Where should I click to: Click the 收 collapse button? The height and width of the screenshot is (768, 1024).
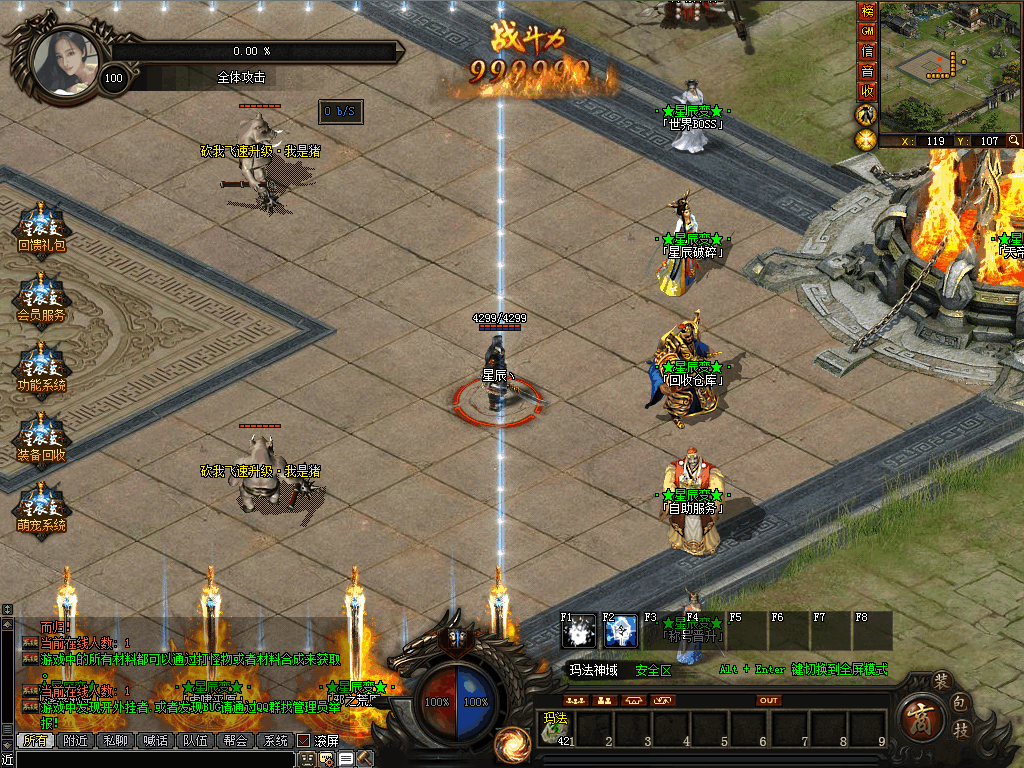[867, 91]
